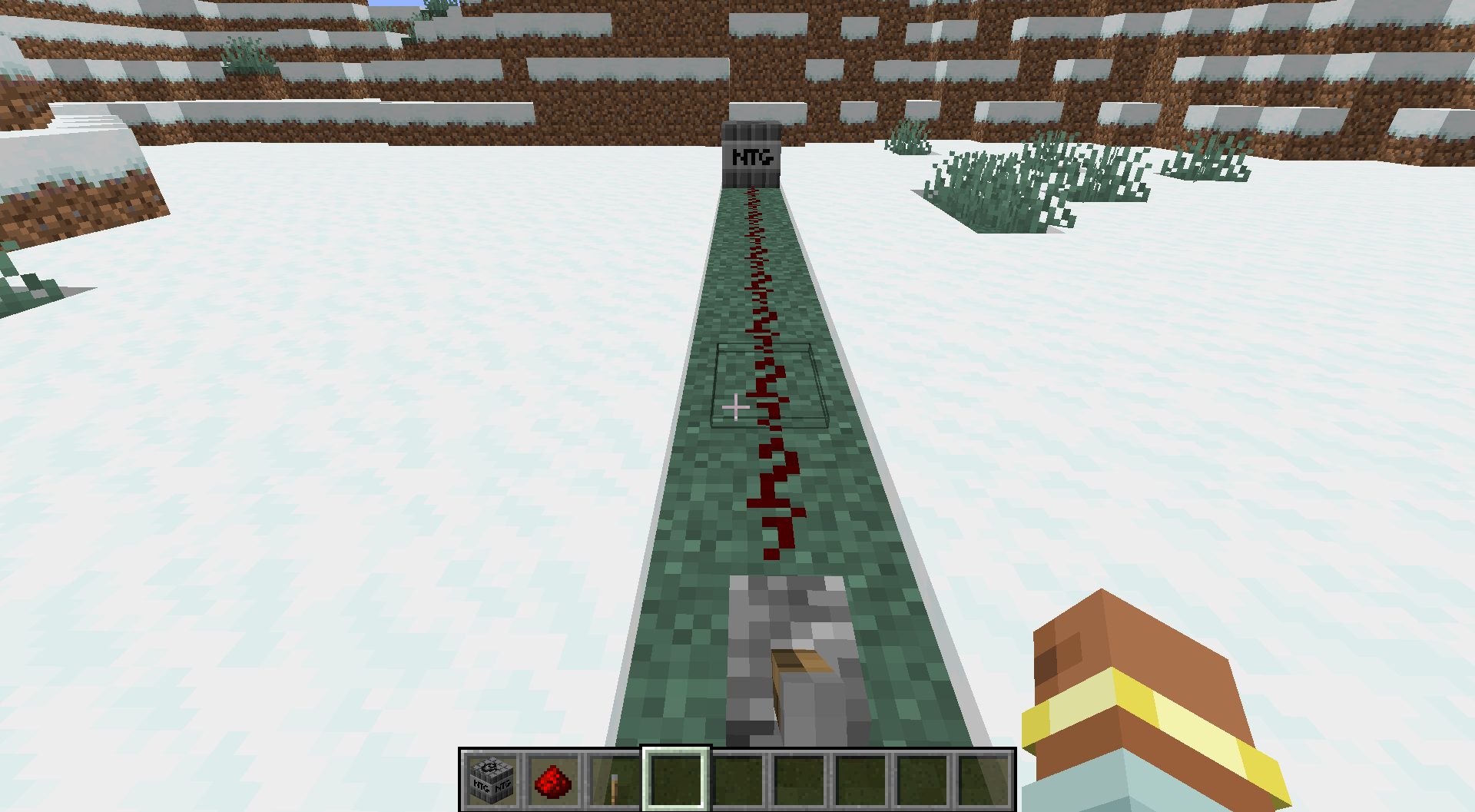
Task: Click the seventh hotbar slot
Action: [x=859, y=782]
